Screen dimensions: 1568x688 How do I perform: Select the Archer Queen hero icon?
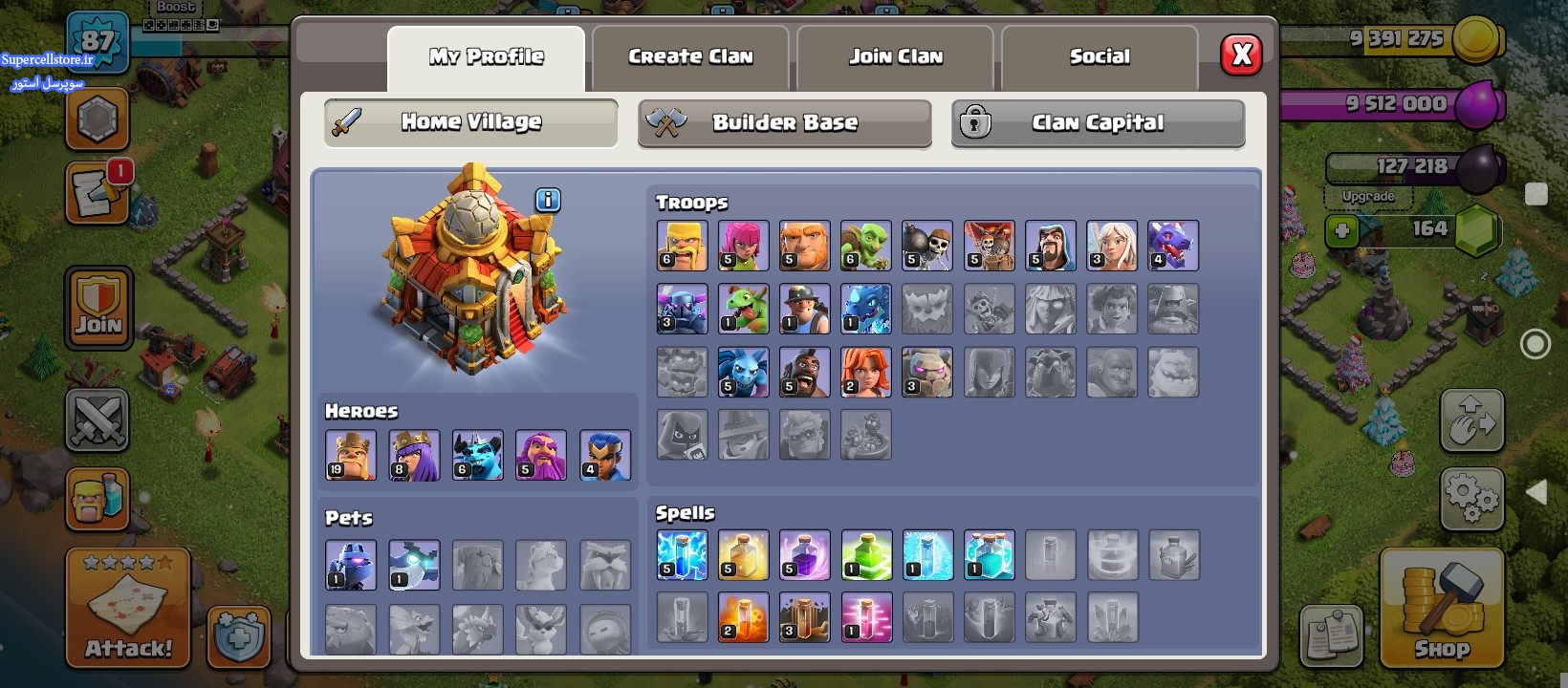point(414,455)
